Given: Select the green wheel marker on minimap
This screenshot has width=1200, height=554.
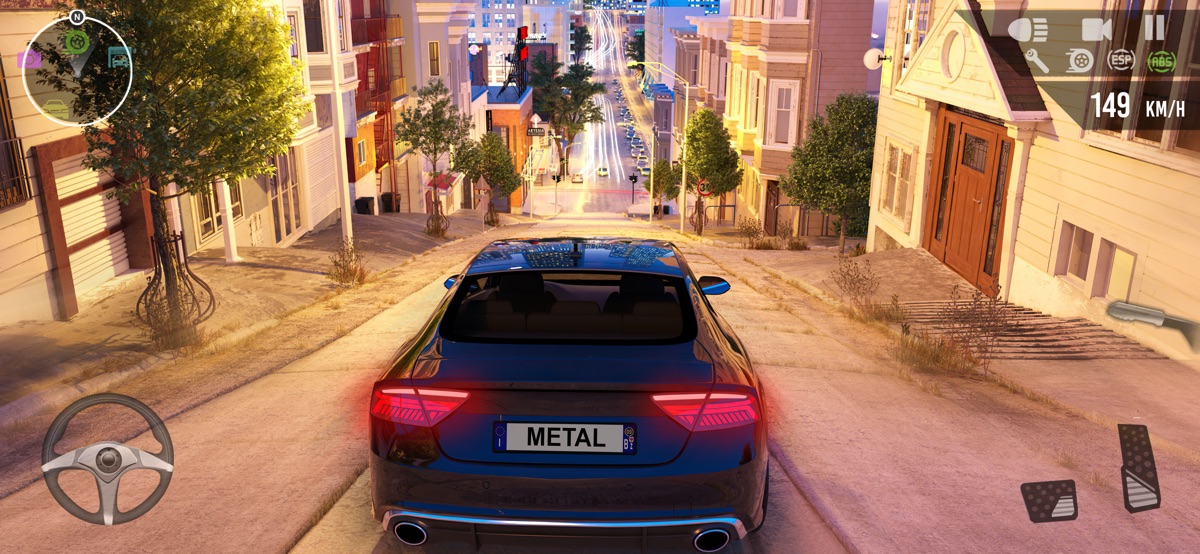Looking at the screenshot, I should tap(77, 42).
